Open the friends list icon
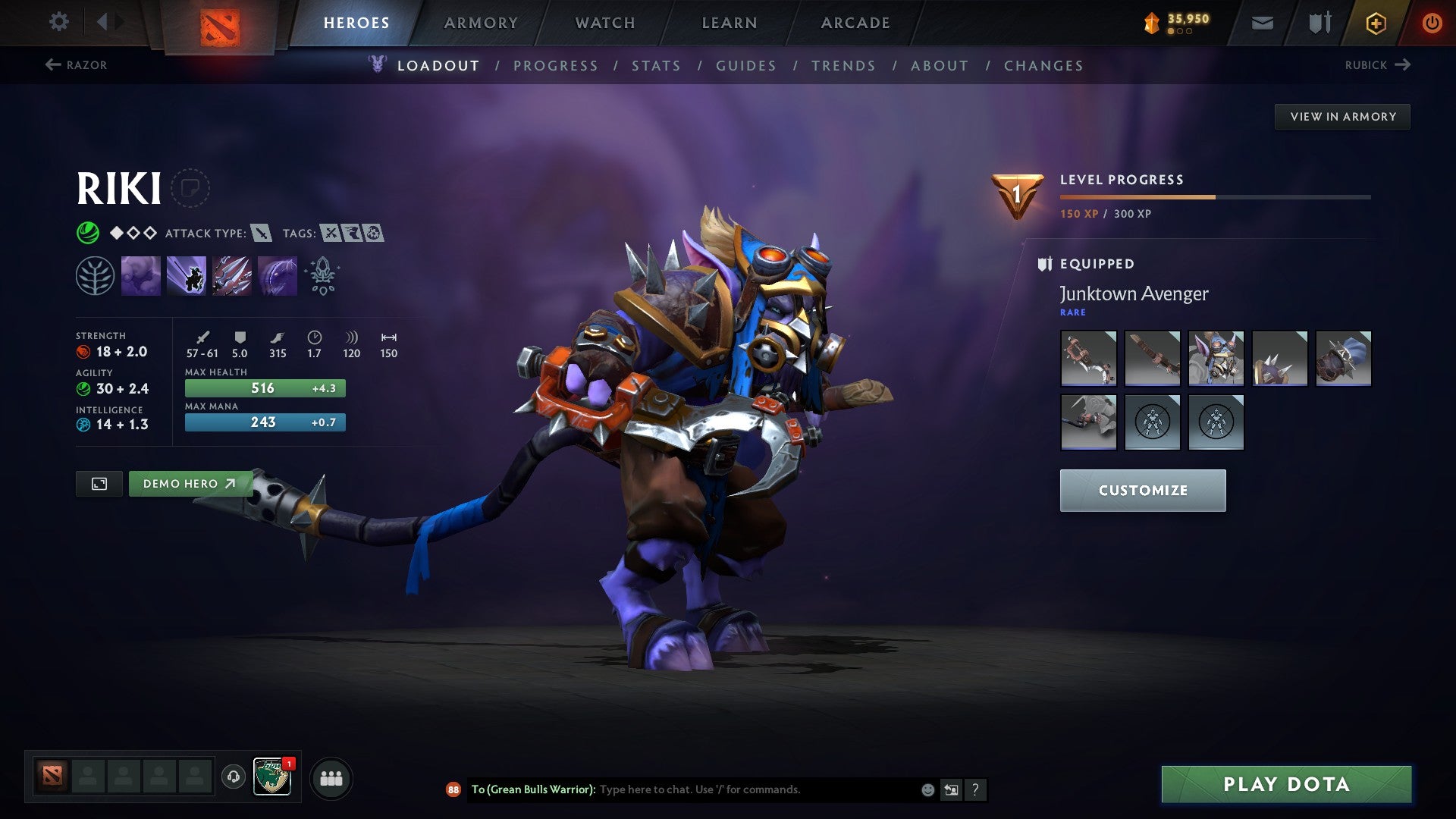 331,777
